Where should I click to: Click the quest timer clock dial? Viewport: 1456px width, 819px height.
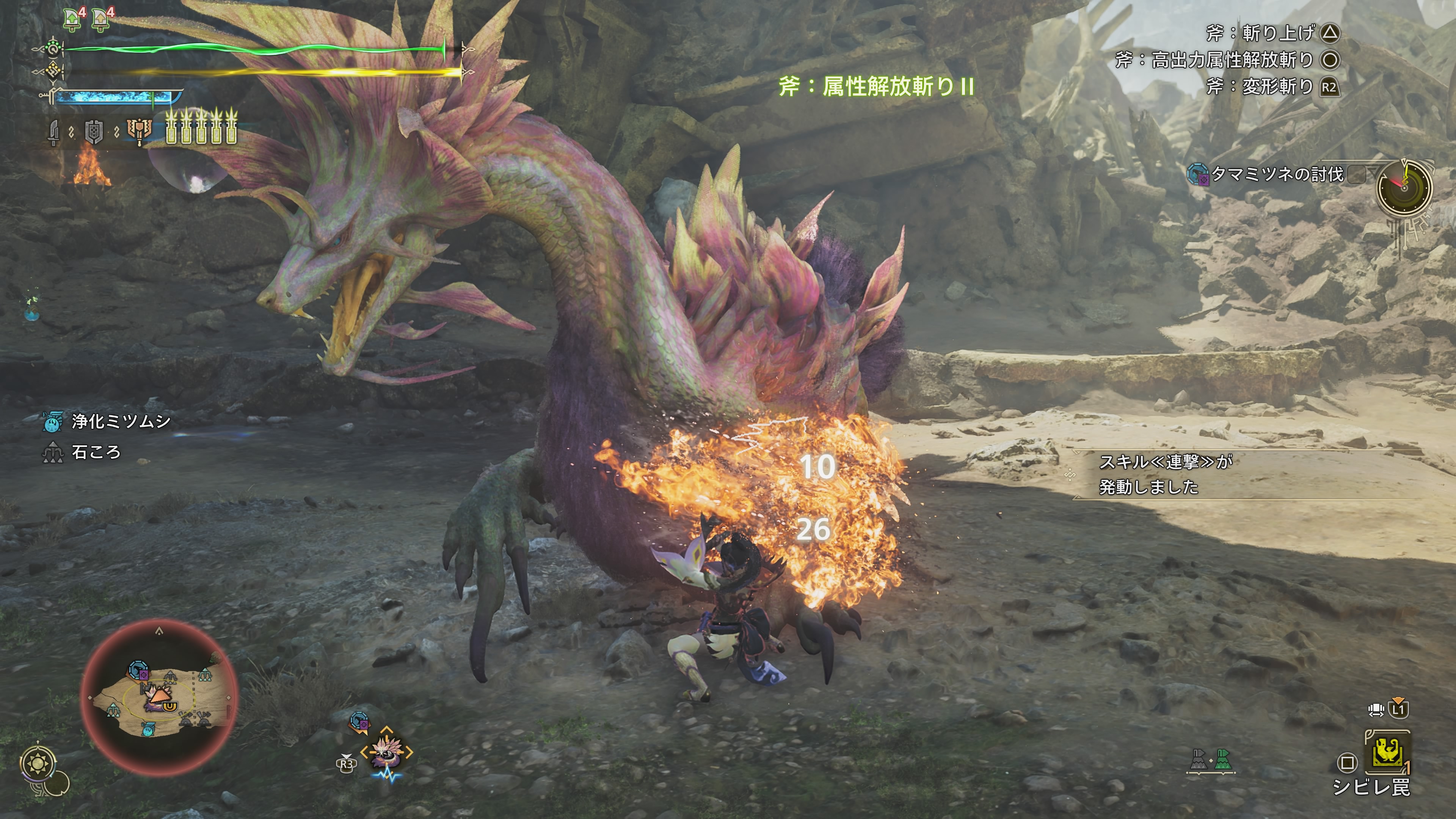pos(1404,187)
